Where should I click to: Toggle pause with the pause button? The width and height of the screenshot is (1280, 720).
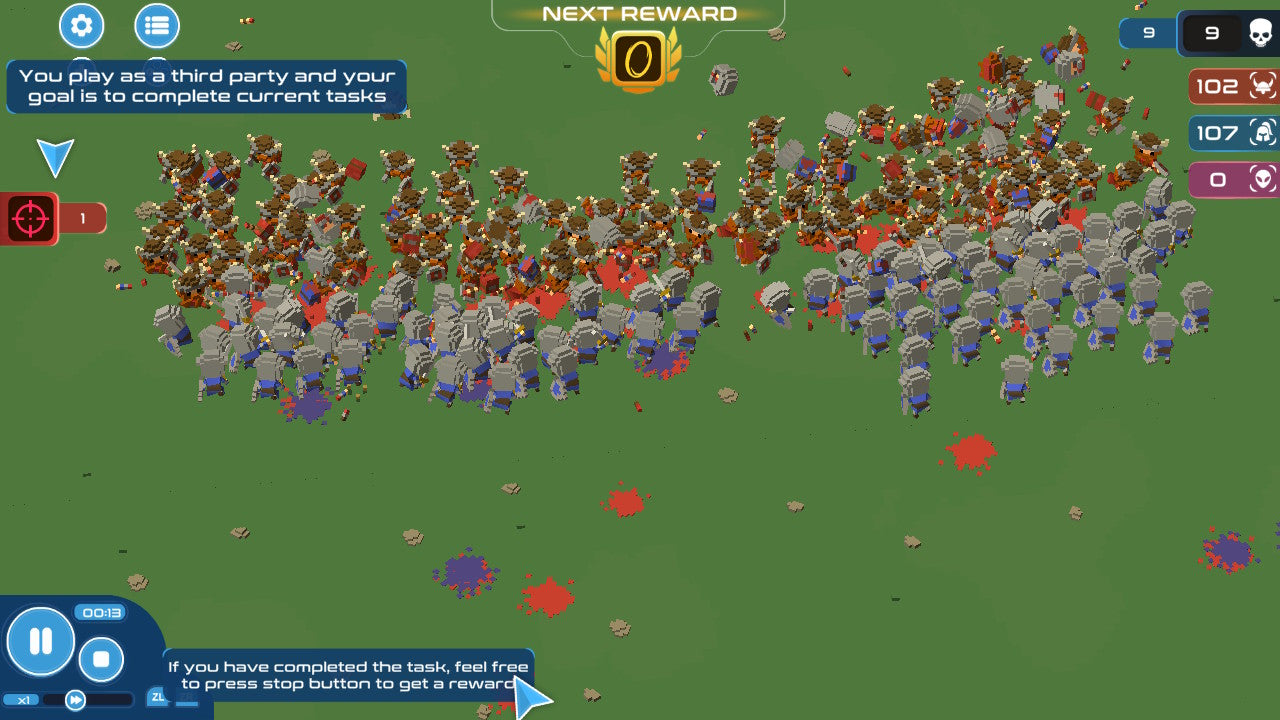tap(40, 643)
